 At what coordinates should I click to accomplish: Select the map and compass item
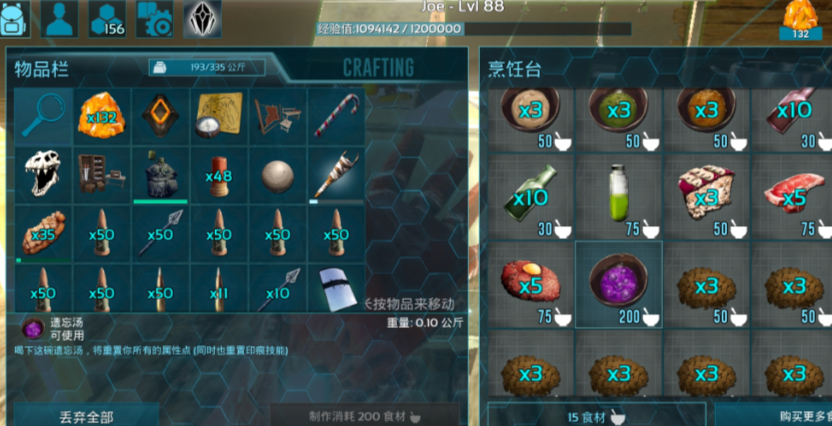[x=218, y=115]
